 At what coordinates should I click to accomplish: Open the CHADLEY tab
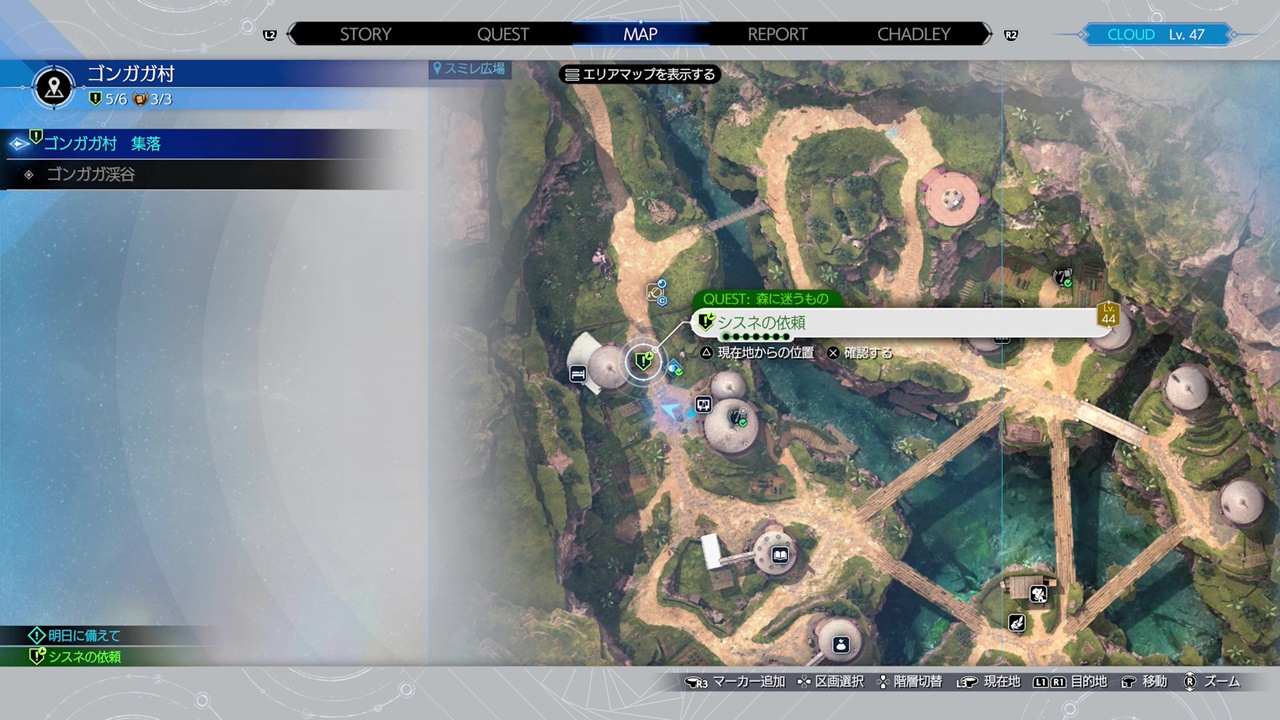tap(913, 34)
